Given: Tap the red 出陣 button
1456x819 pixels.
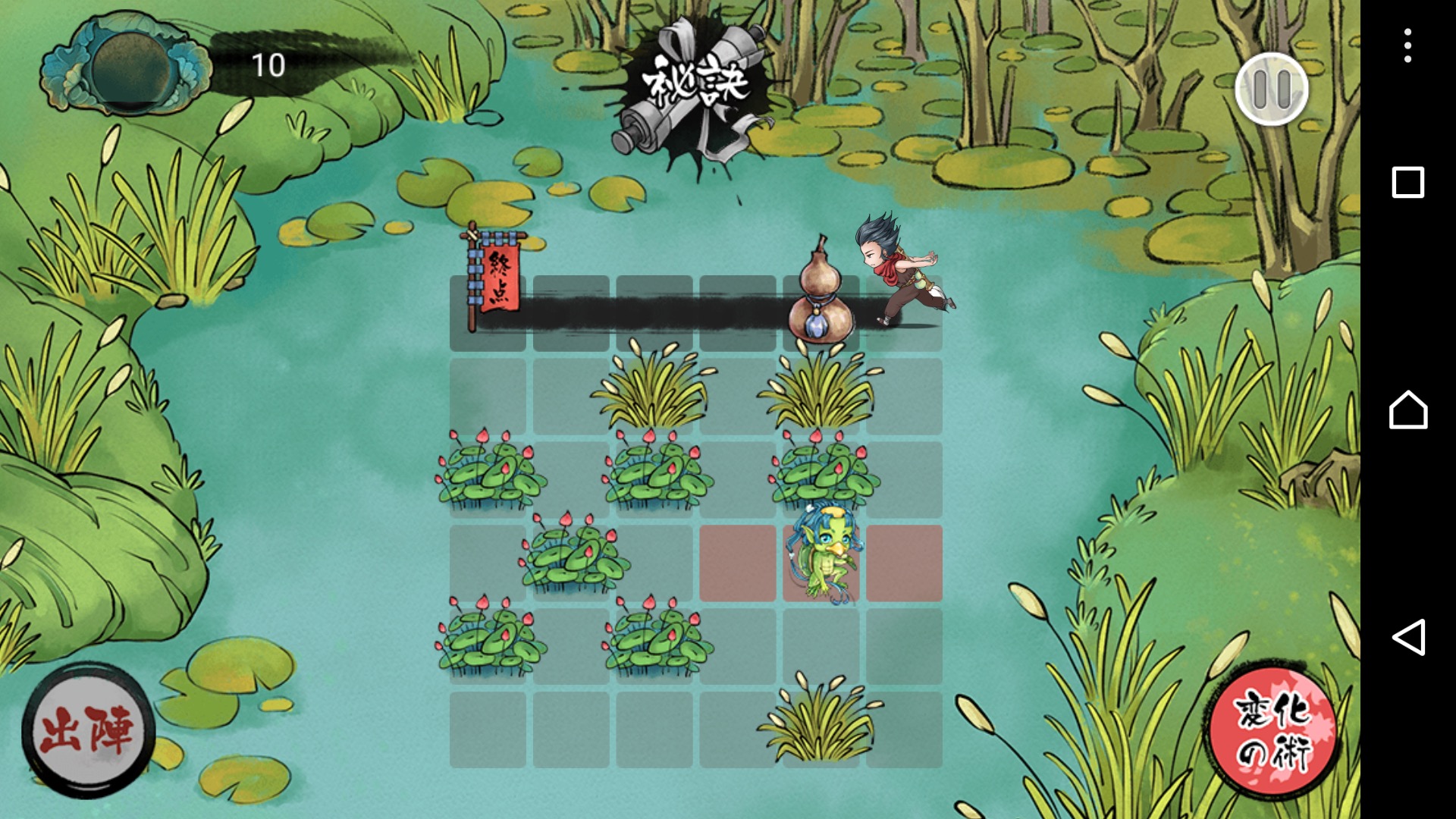Looking at the screenshot, I should pyautogui.click(x=87, y=731).
